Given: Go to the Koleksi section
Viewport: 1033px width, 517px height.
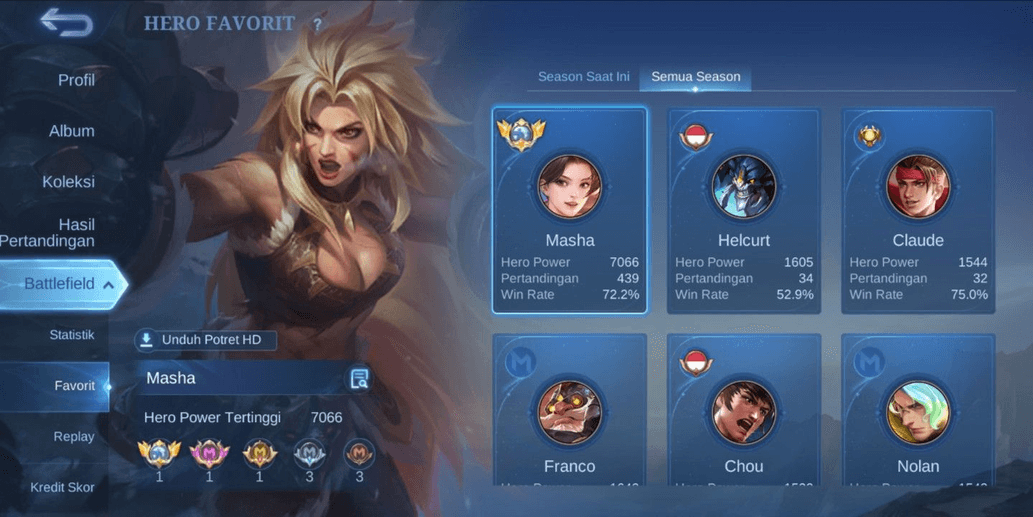Looking at the screenshot, I should (68, 182).
